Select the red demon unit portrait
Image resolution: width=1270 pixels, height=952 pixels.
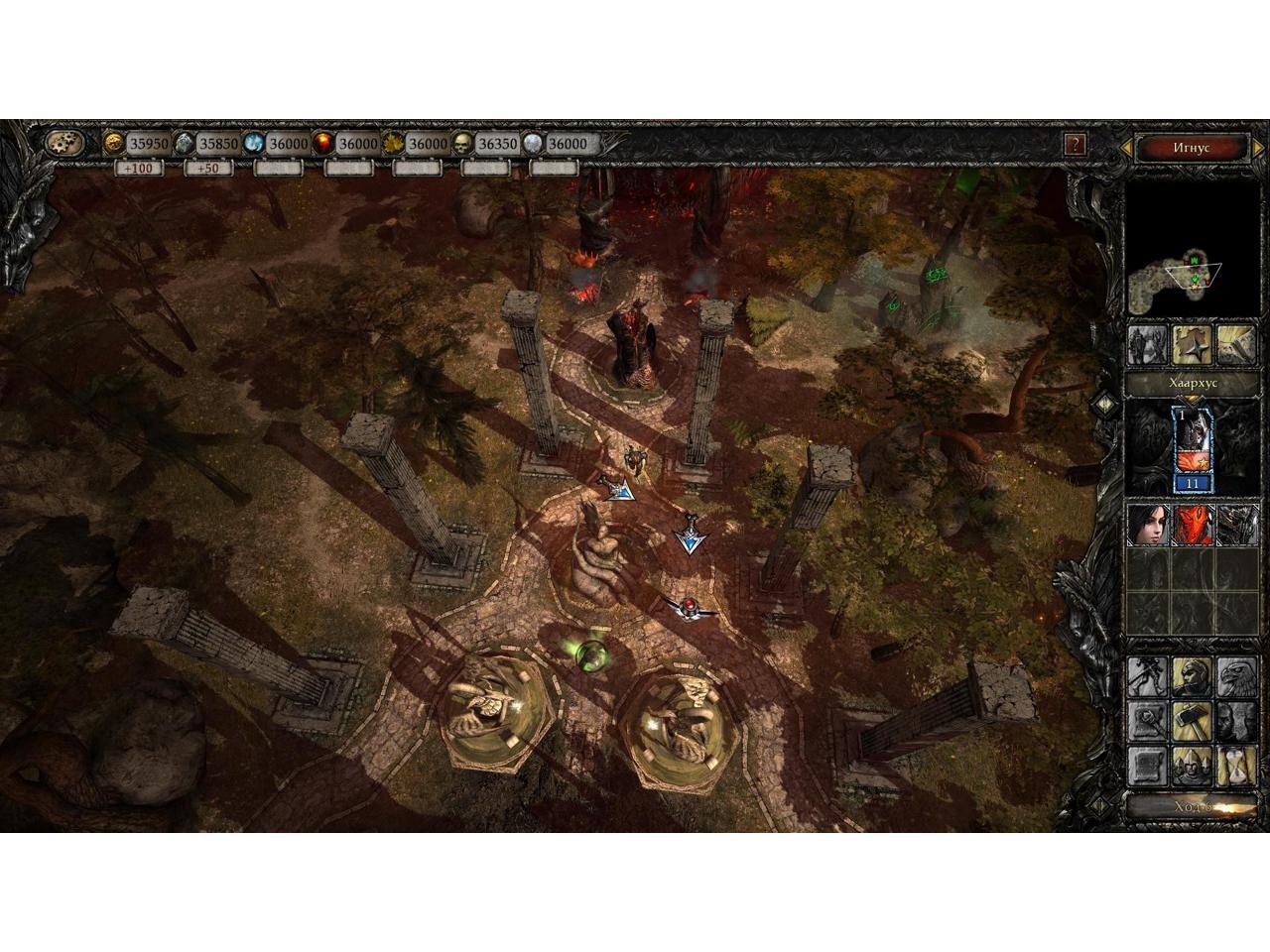[x=1191, y=524]
